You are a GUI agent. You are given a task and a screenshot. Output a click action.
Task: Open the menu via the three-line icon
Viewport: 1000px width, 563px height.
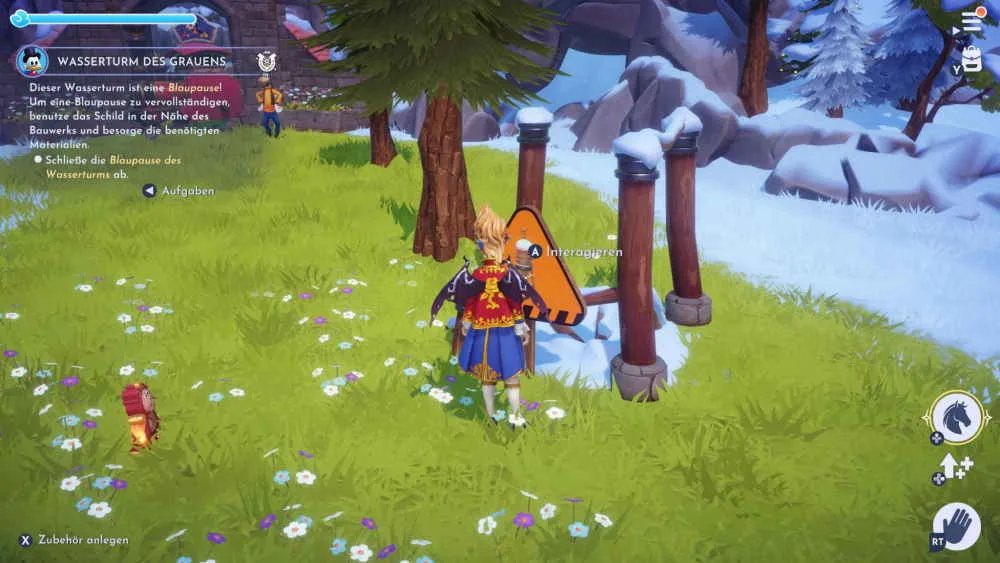tap(972, 21)
